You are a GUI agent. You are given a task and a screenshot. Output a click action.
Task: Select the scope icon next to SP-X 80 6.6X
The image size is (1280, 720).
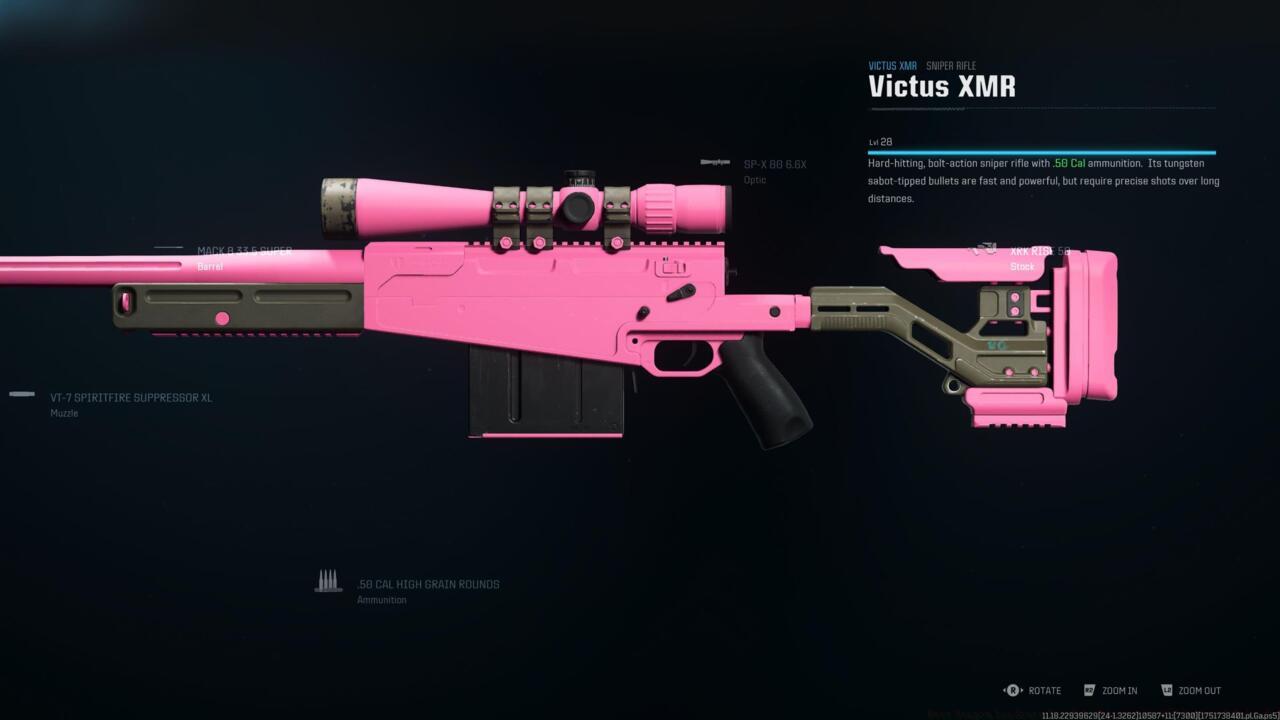[x=716, y=164]
